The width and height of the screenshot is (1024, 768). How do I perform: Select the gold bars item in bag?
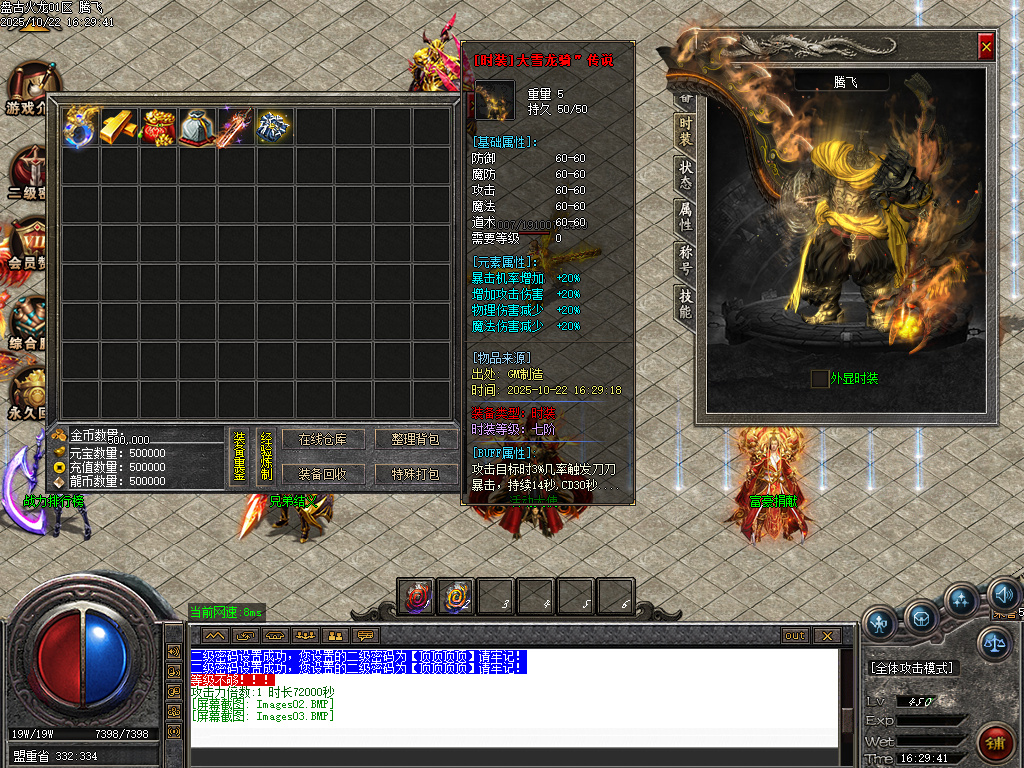pos(119,127)
